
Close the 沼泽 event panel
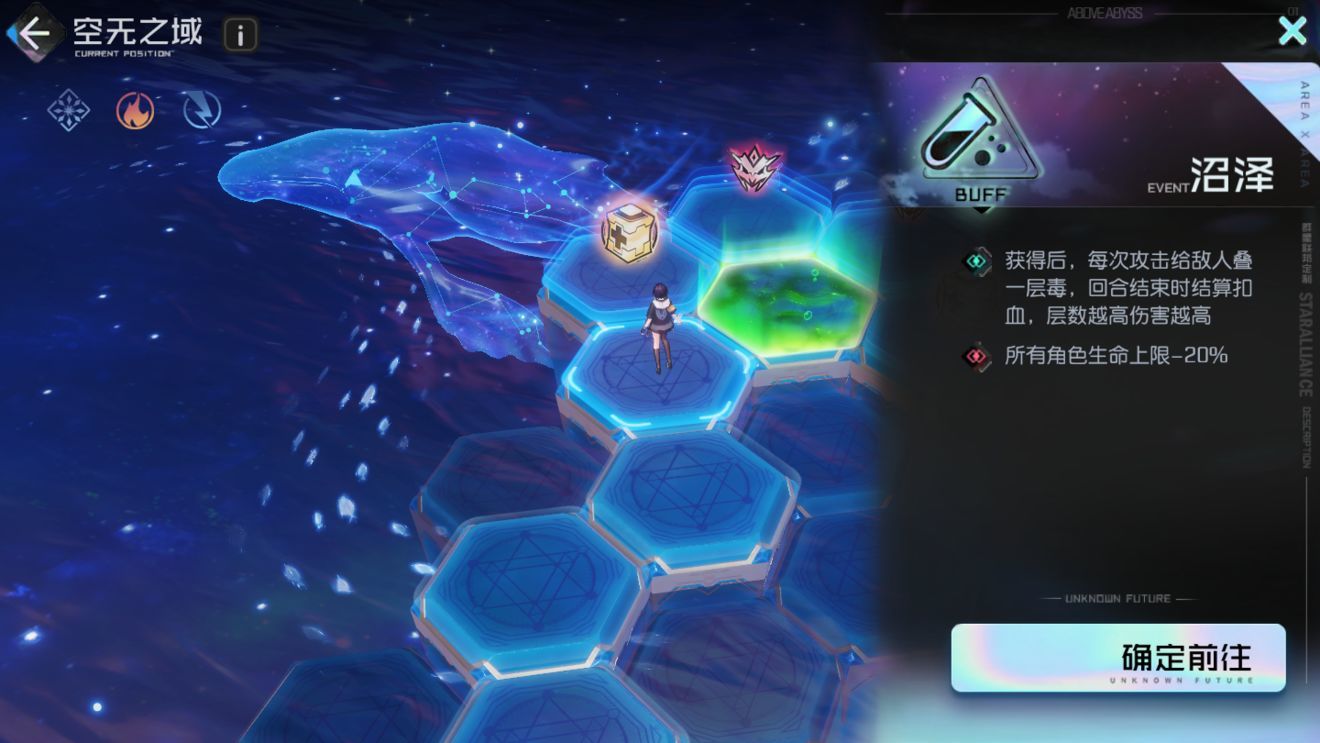pos(1292,31)
